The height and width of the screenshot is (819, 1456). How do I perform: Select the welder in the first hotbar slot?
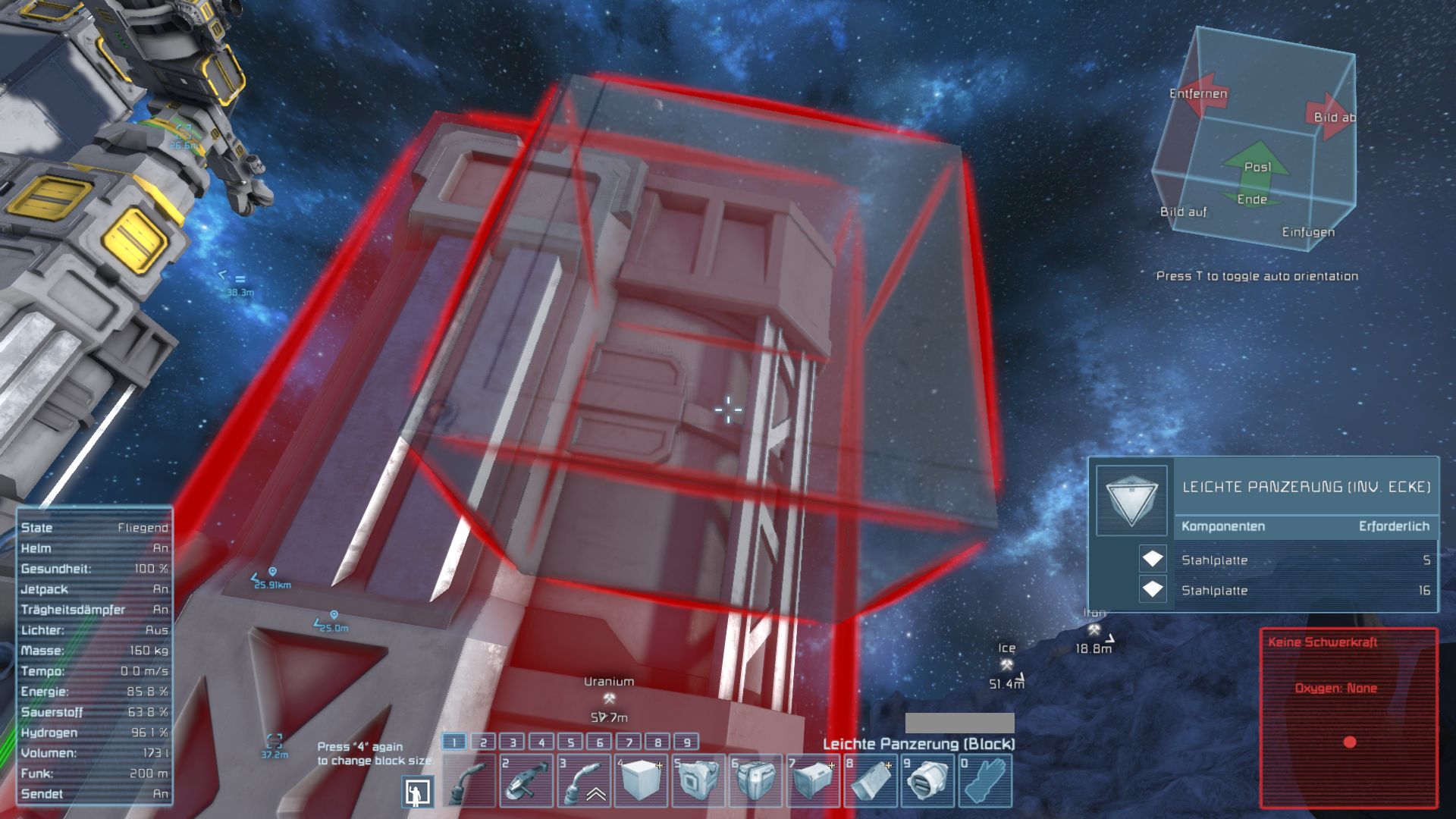[x=469, y=780]
